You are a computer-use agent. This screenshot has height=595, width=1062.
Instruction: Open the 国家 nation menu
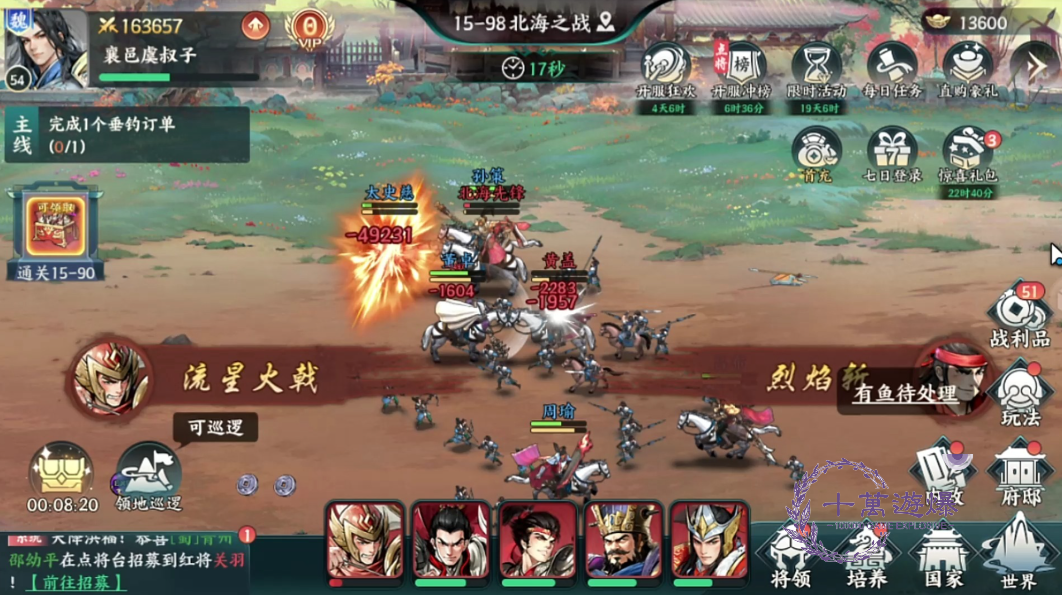(941, 553)
